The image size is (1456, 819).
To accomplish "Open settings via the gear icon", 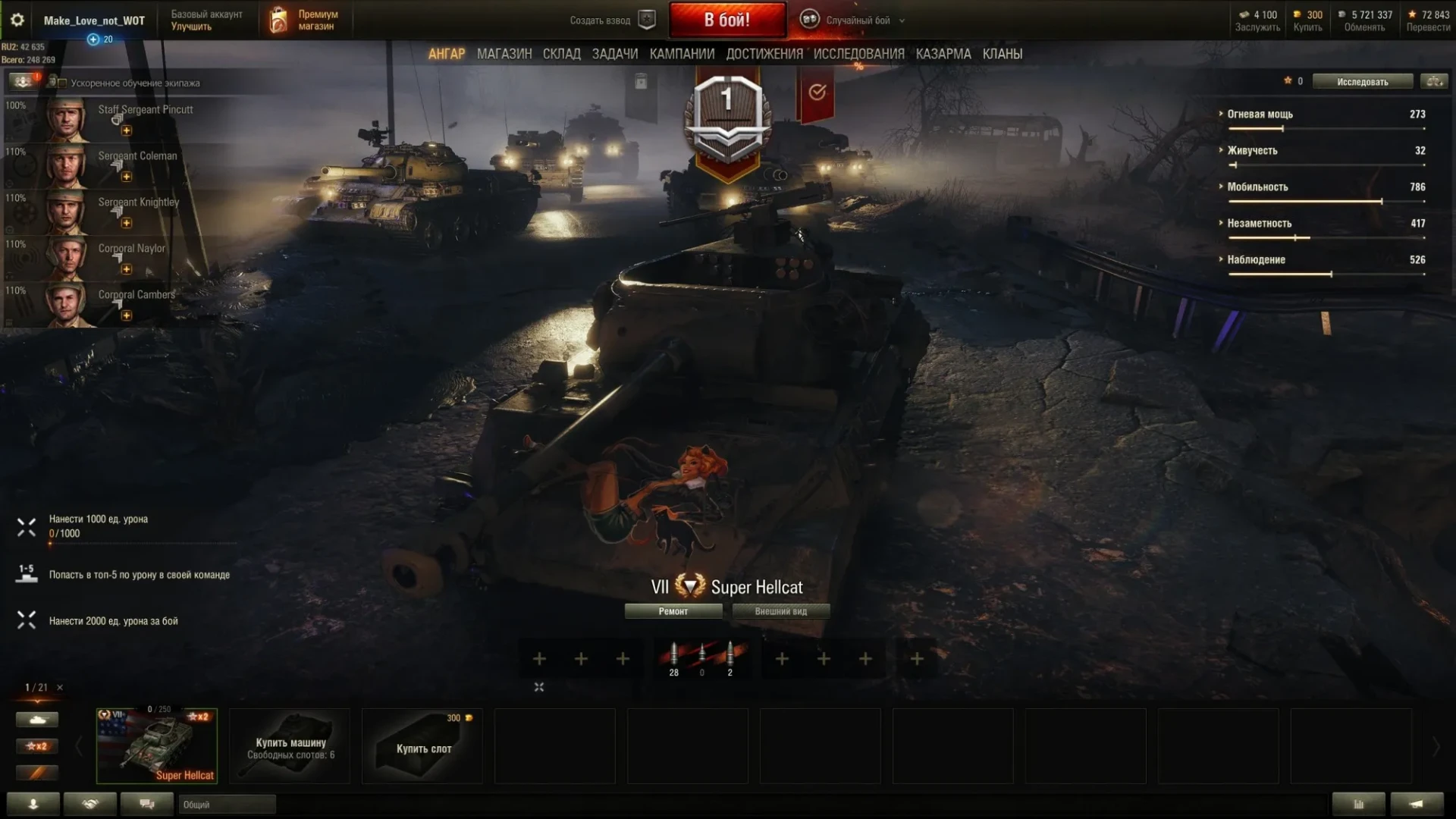I will (x=17, y=20).
